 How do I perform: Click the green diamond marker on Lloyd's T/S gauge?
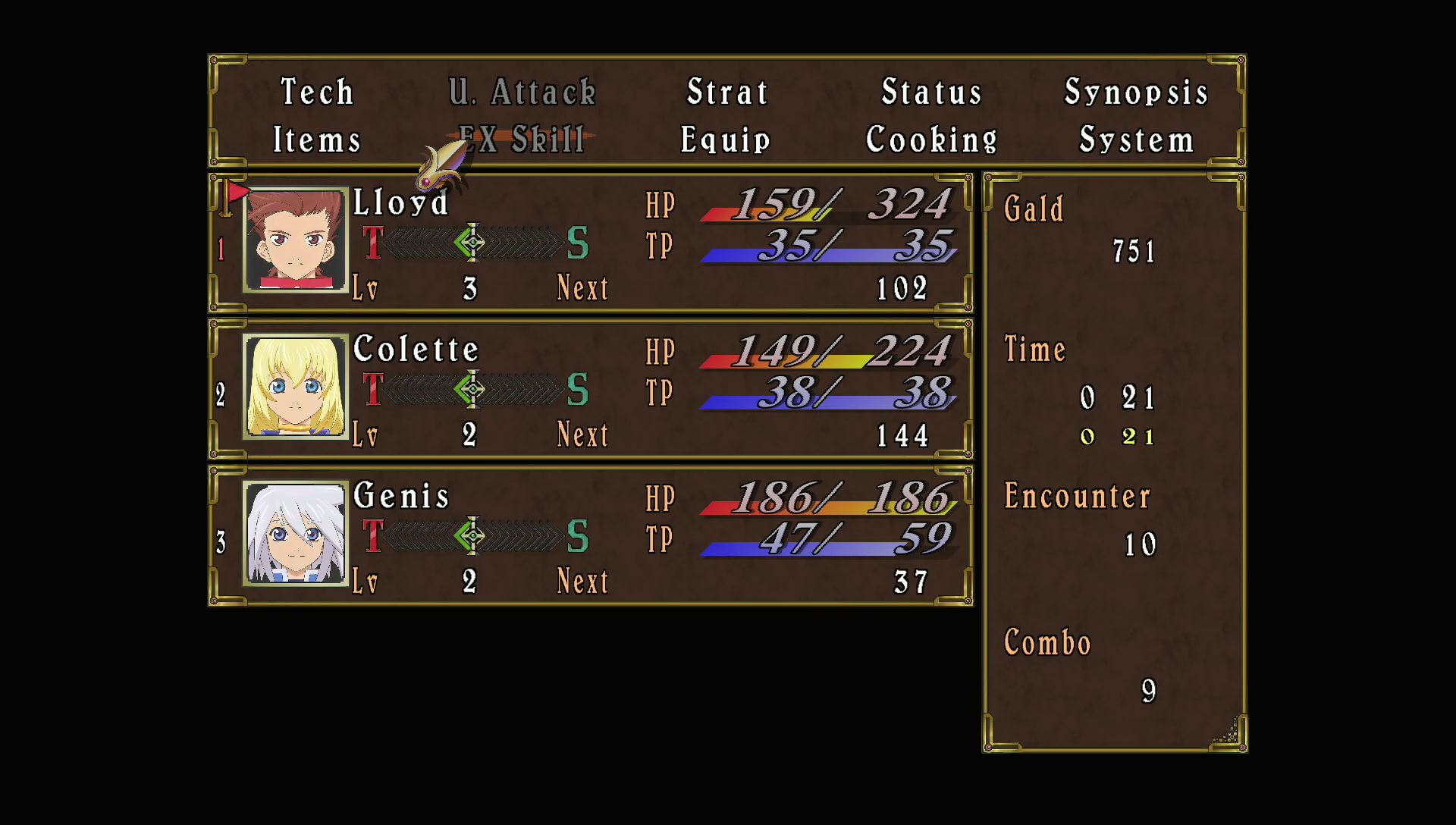[x=470, y=243]
